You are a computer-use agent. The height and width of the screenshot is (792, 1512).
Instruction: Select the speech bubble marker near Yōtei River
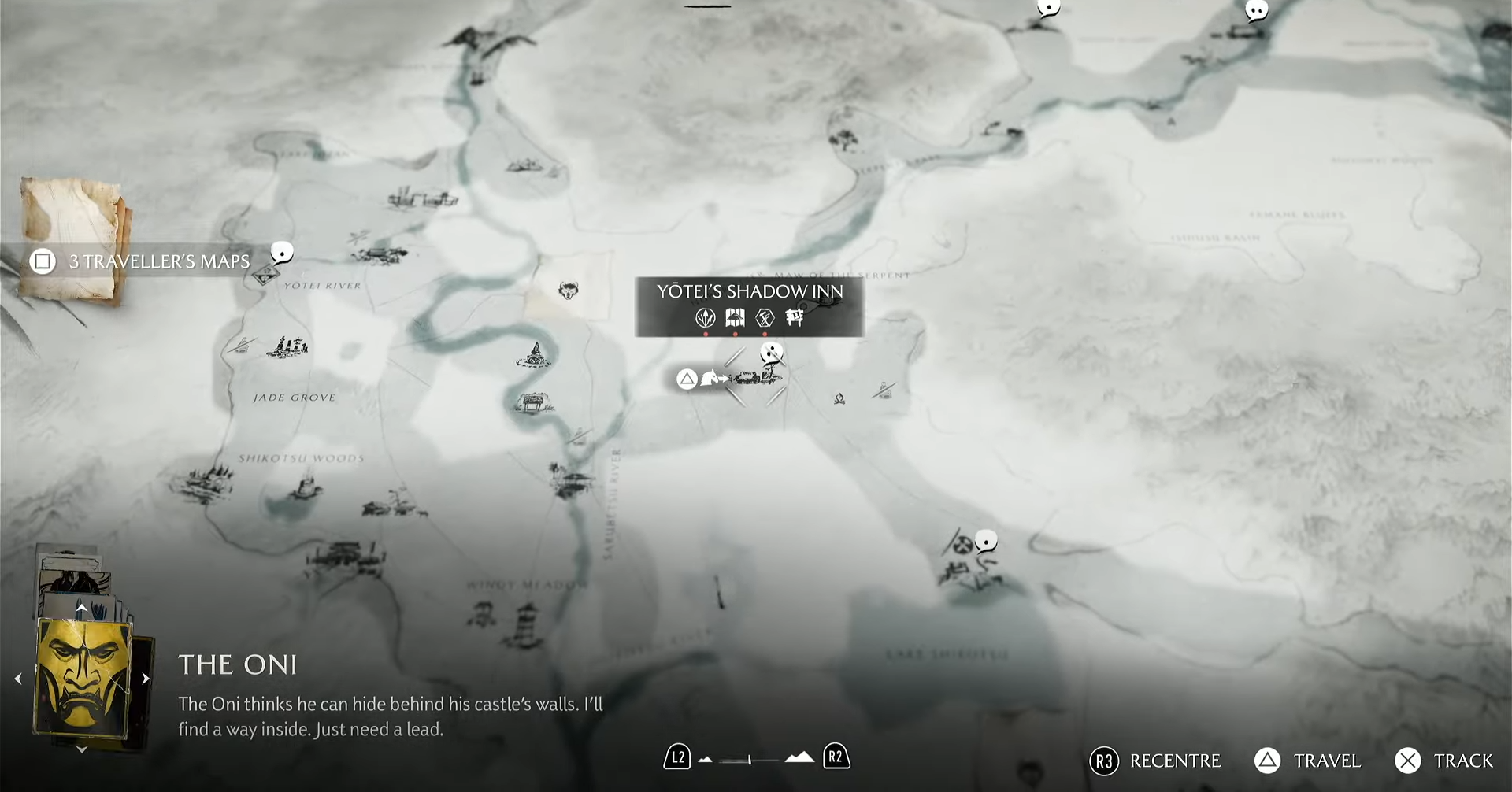tap(282, 252)
